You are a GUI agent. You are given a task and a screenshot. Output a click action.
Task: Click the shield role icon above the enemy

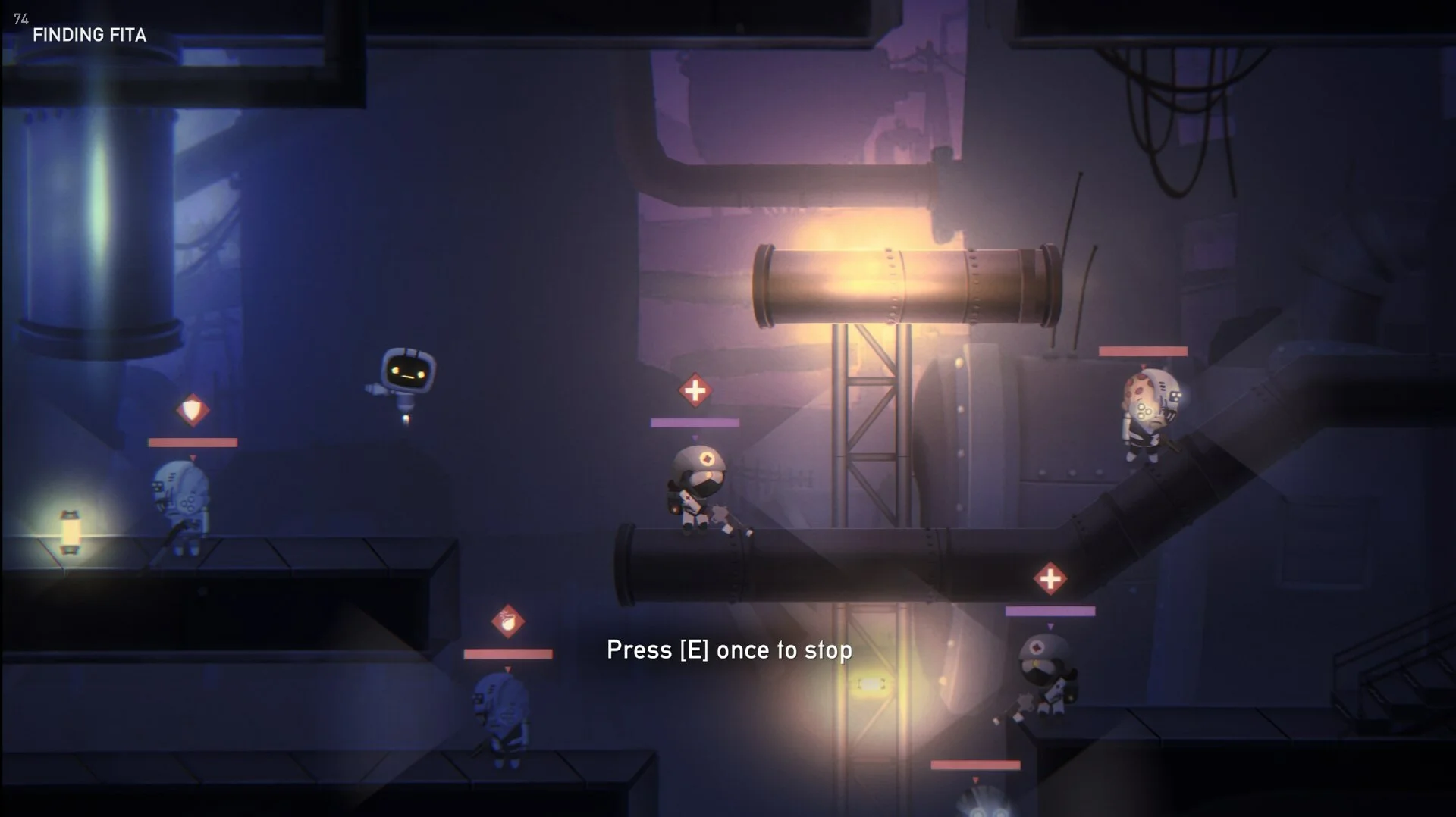click(193, 410)
